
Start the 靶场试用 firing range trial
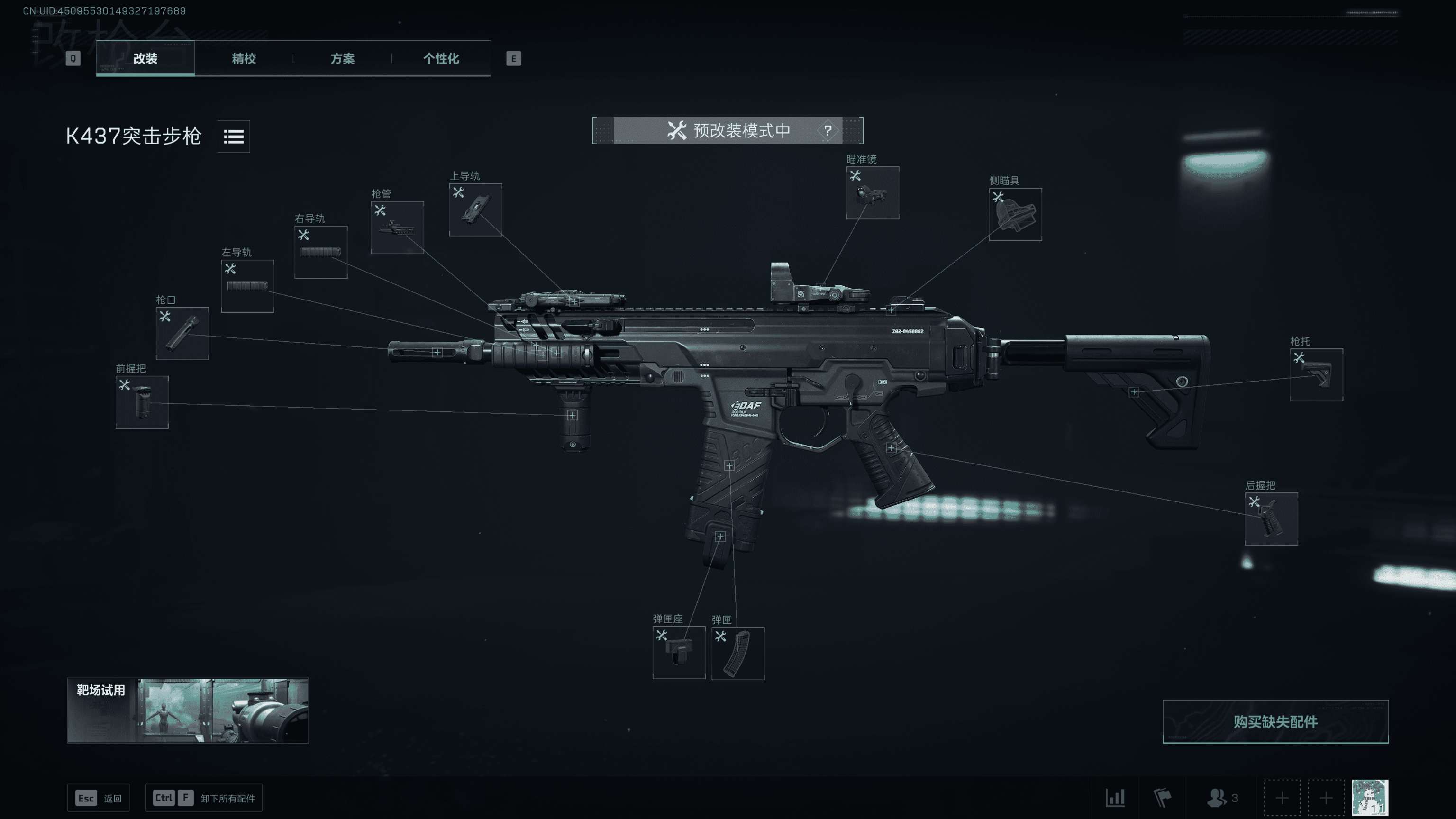point(188,710)
